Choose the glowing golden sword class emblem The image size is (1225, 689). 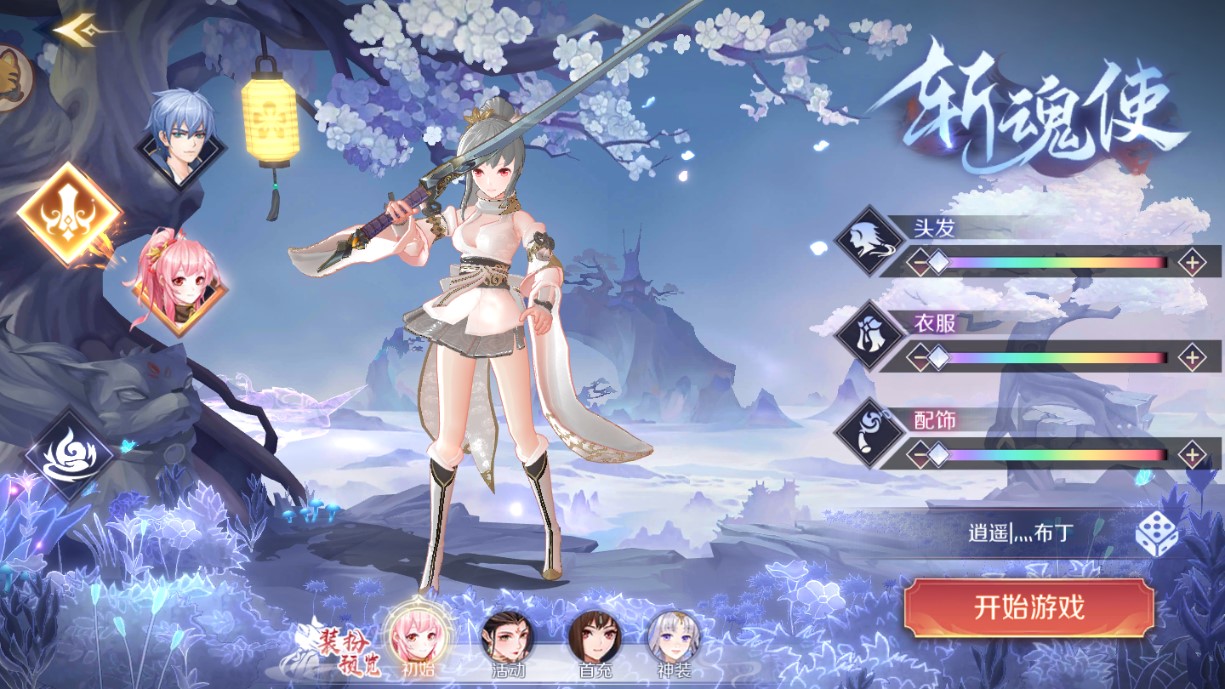click(70, 214)
